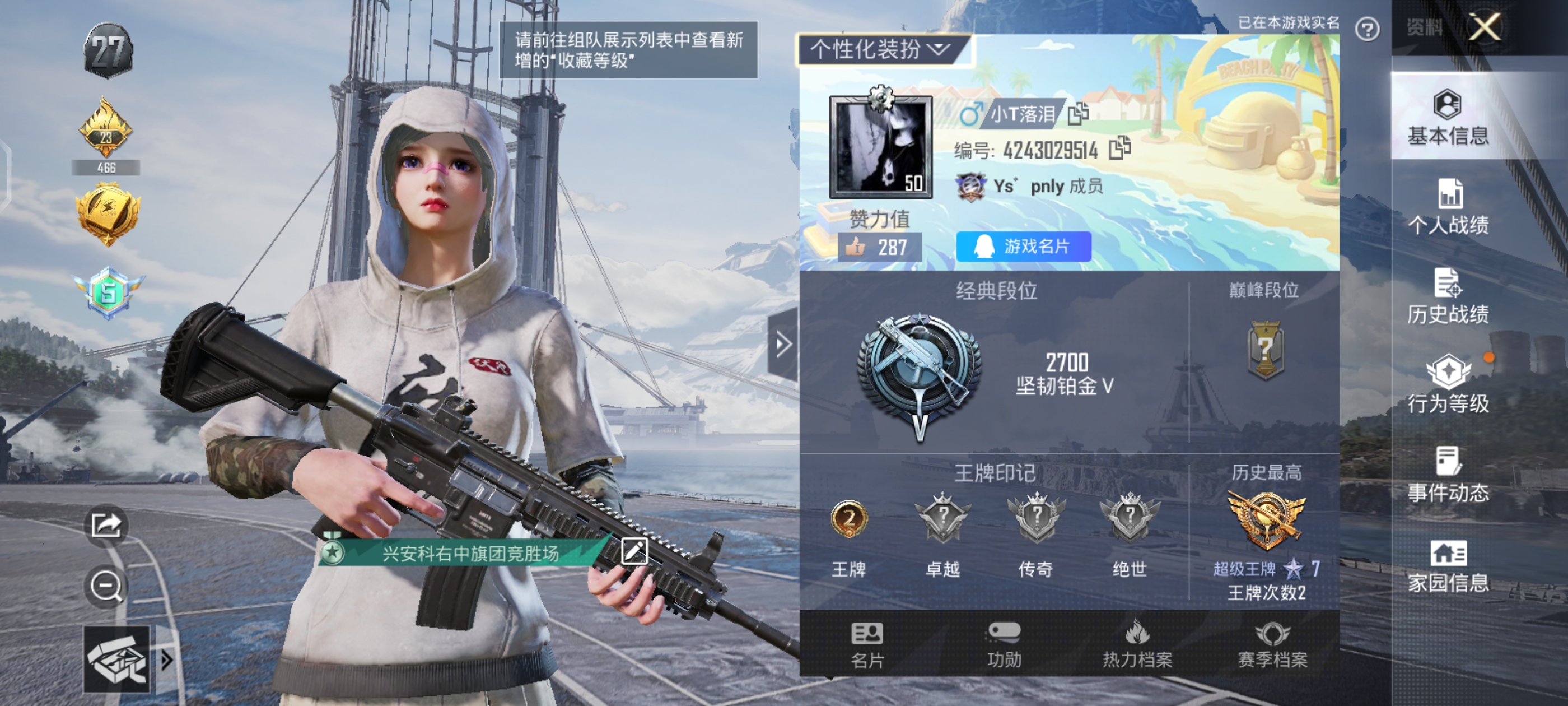Open the 个人战绩 tab

1448,207
